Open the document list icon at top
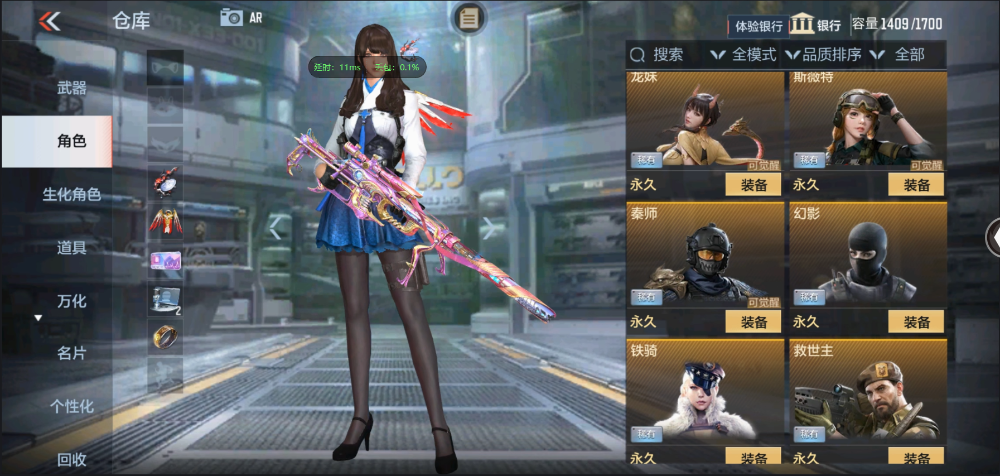Image resolution: width=1000 pixels, height=476 pixels. pyautogui.click(x=469, y=17)
